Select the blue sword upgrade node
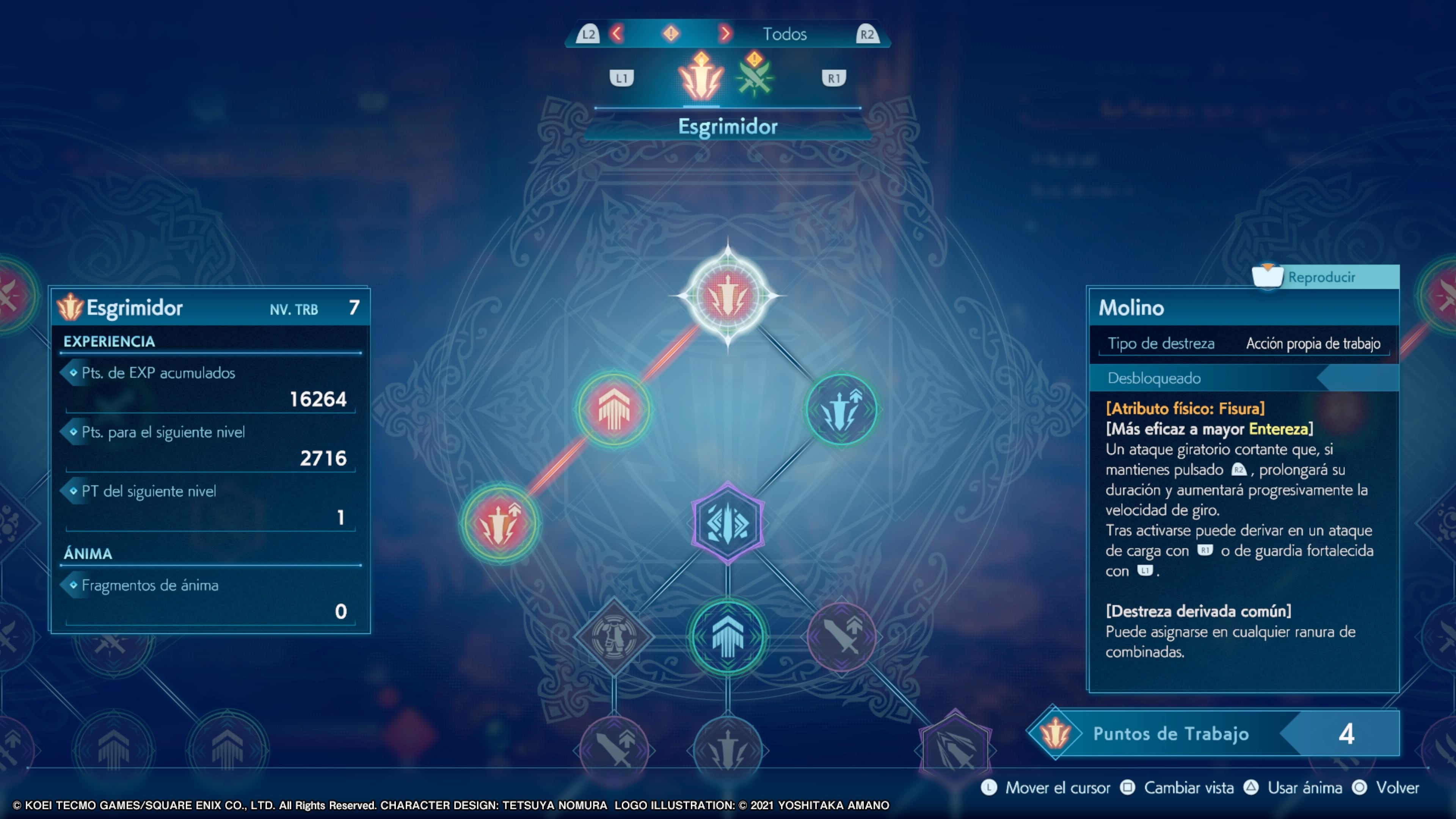The height and width of the screenshot is (819, 1456). (841, 409)
